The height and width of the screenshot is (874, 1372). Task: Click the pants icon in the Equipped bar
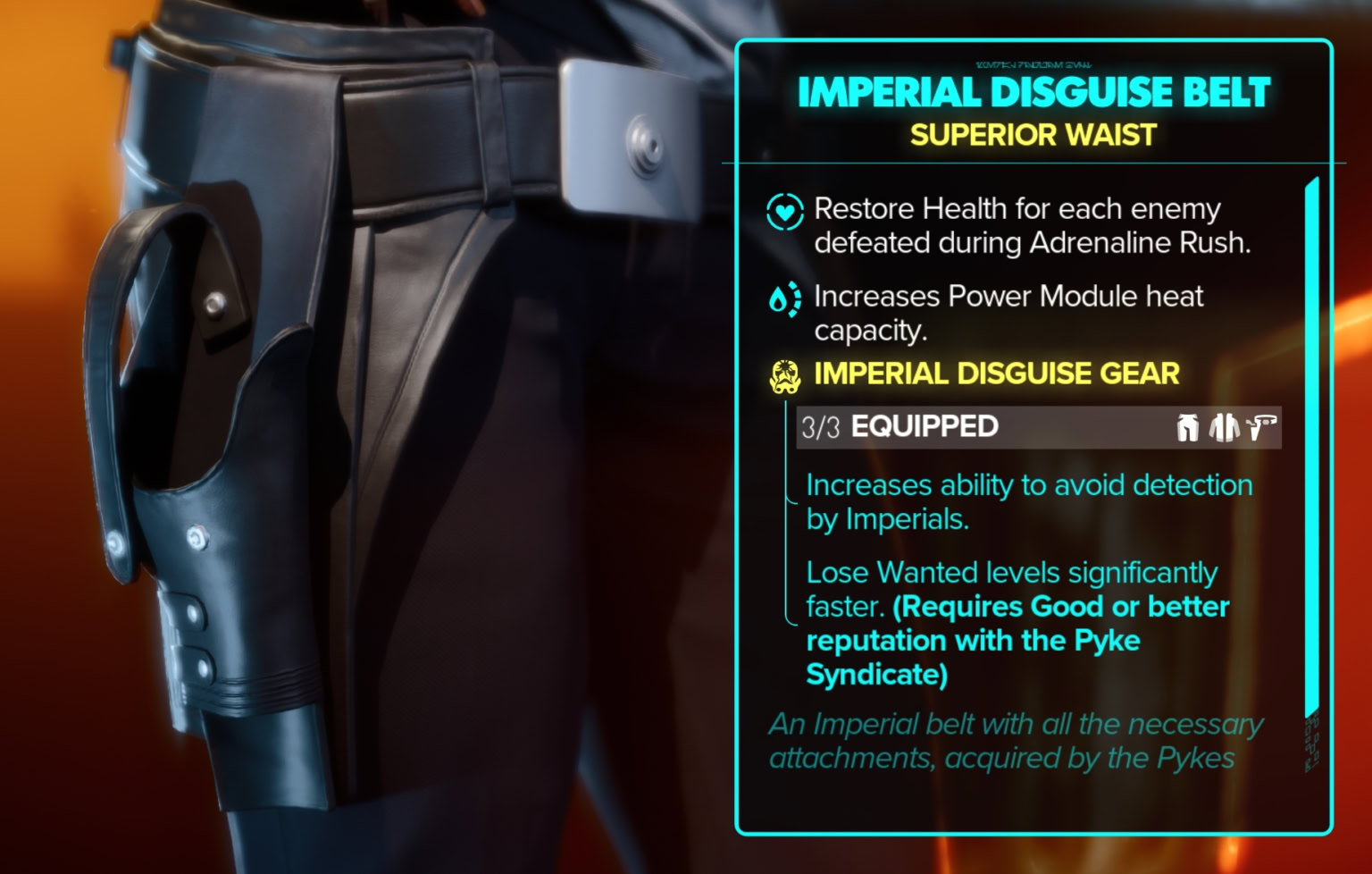(1186, 427)
